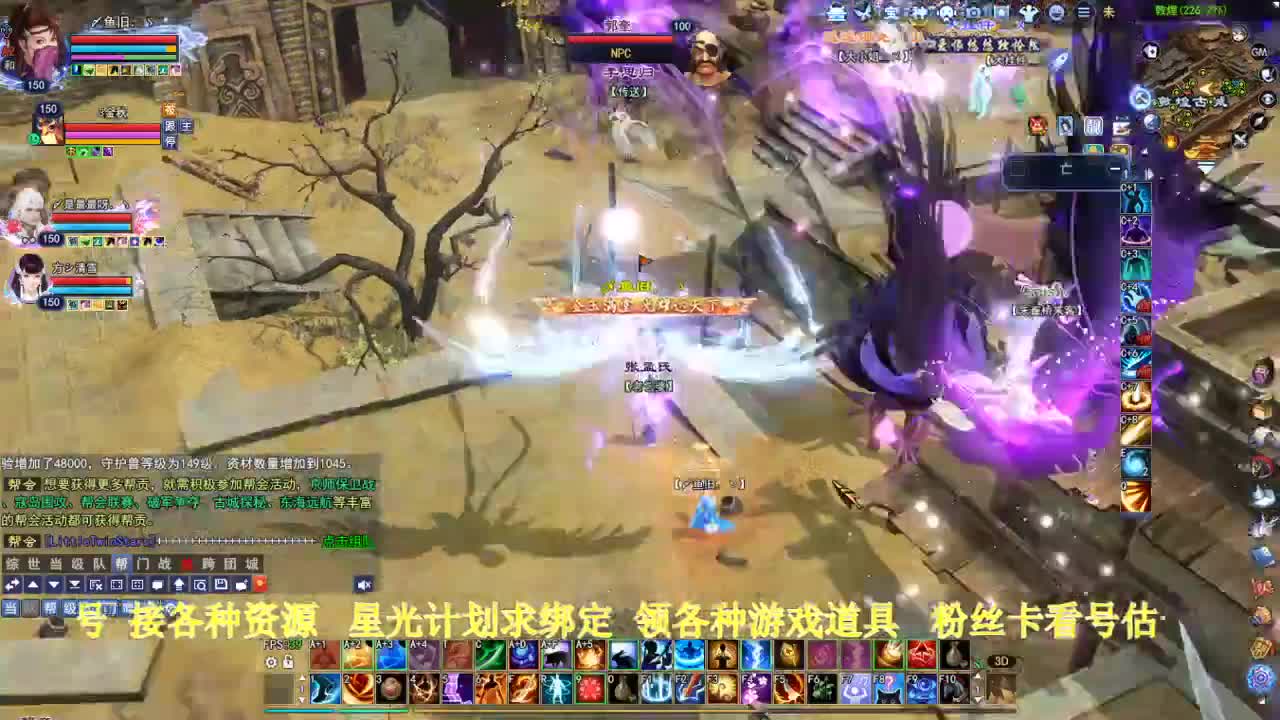The image size is (1280, 720).
Task: Open the eye icon on the minimap edge
Action: (1266, 100)
